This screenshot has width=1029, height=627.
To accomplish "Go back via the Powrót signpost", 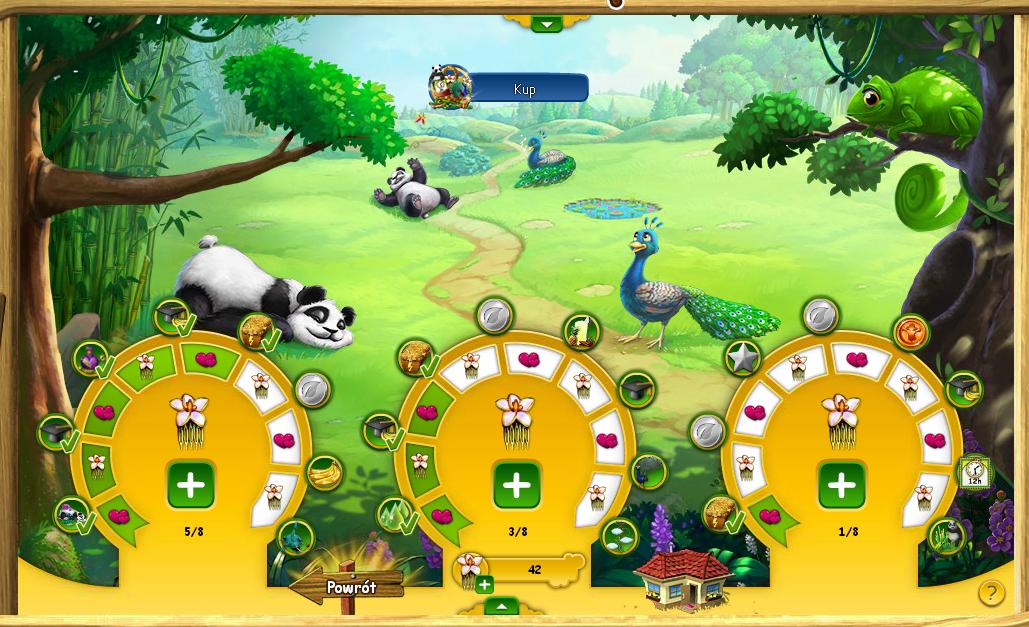I will coord(350,587).
